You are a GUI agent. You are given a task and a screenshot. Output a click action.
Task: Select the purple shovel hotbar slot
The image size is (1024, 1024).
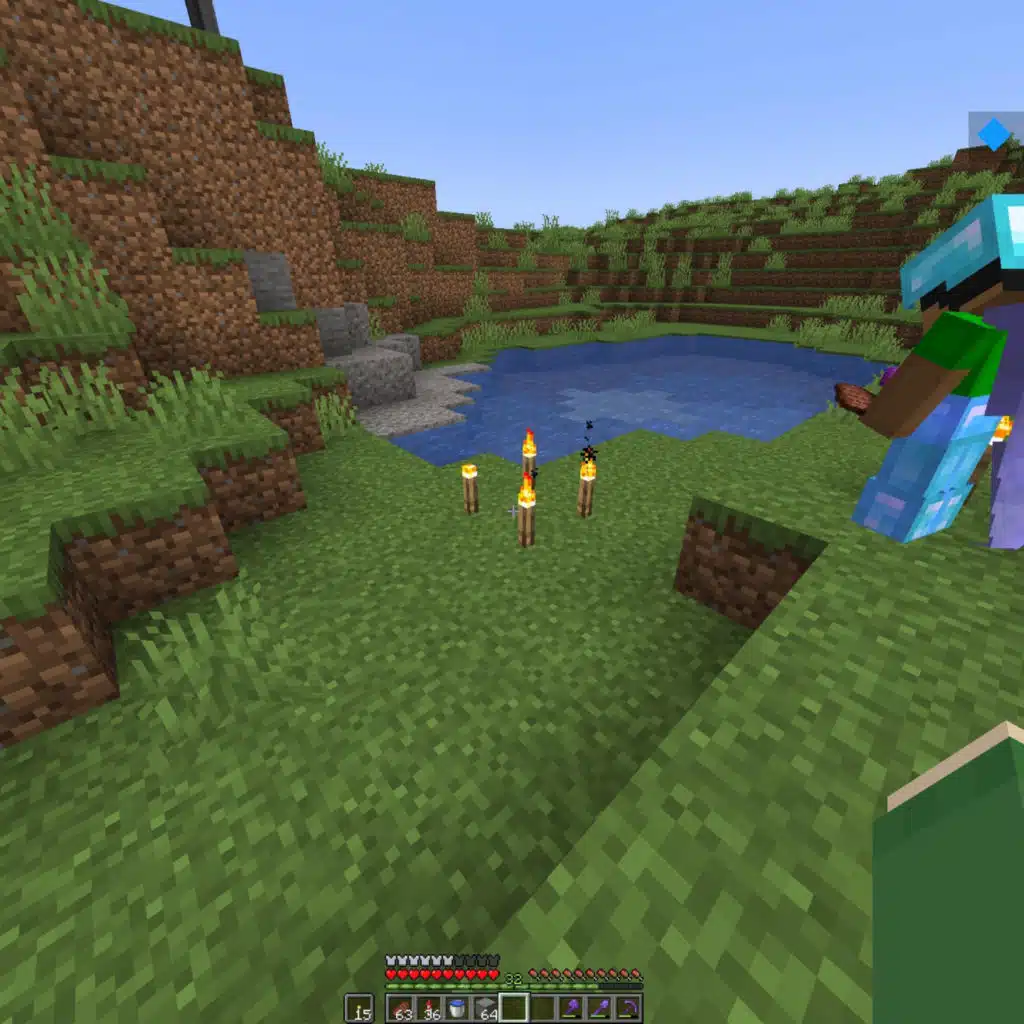[x=599, y=1008]
